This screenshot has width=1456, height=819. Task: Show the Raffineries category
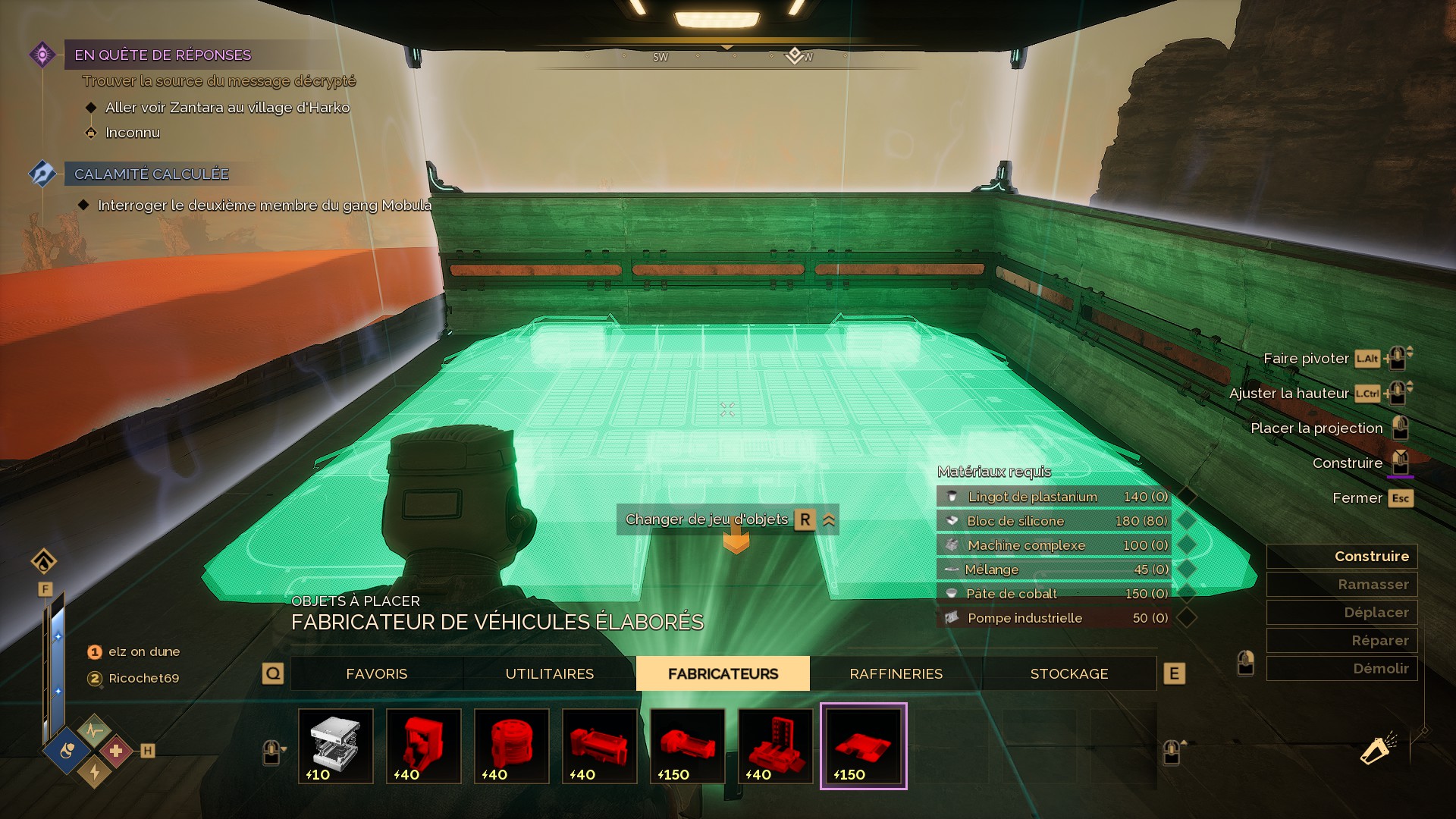pyautogui.click(x=896, y=673)
